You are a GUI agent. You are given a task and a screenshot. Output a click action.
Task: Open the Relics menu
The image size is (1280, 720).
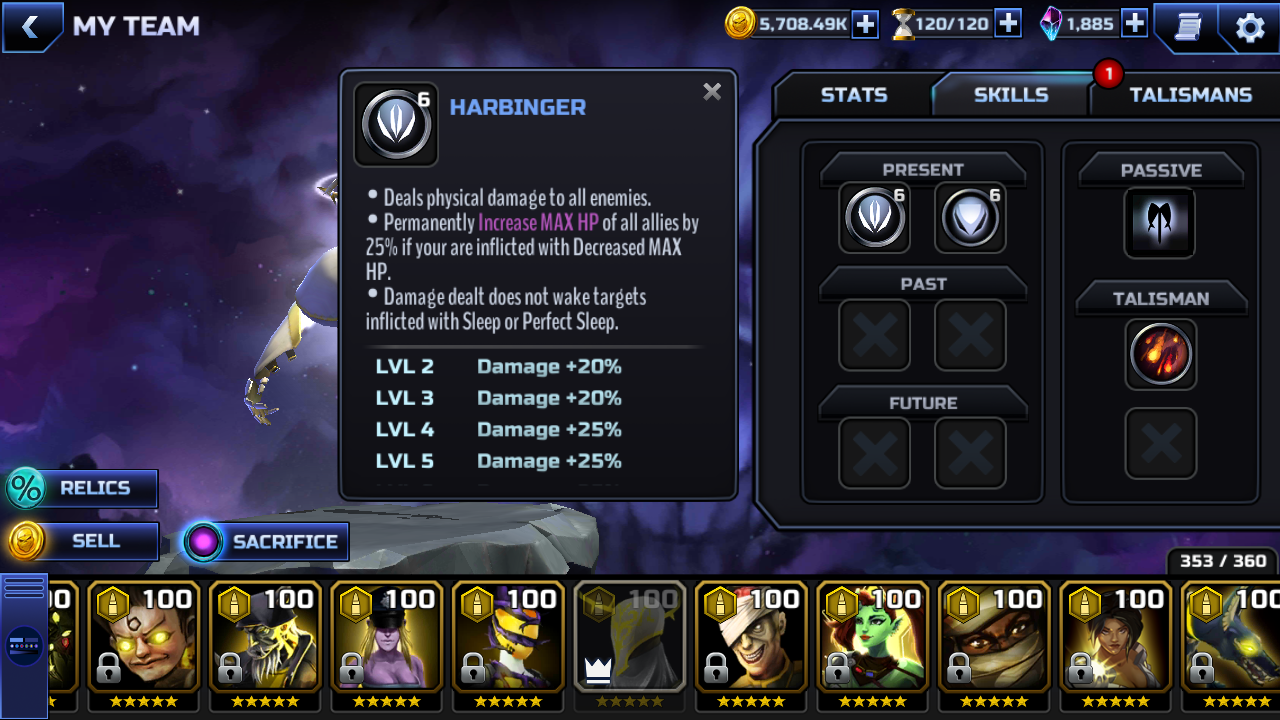click(83, 488)
